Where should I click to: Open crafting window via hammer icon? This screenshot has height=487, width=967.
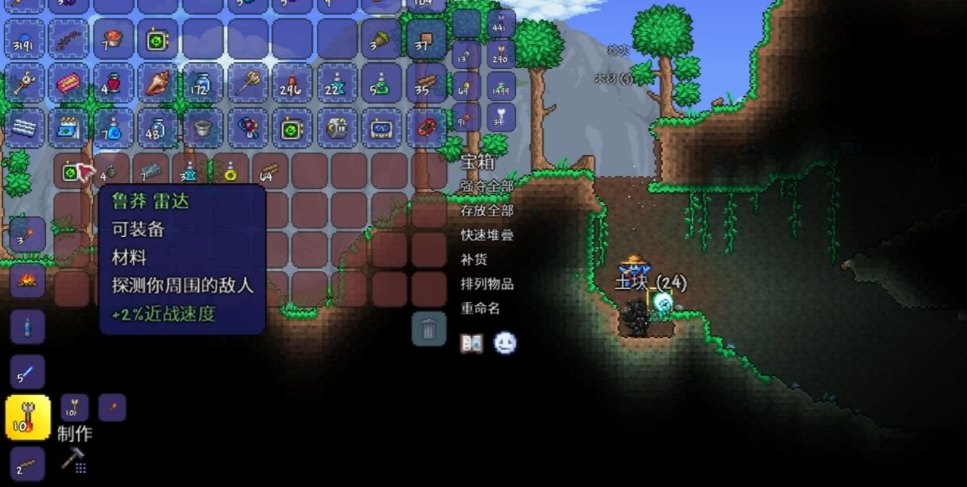click(x=73, y=460)
